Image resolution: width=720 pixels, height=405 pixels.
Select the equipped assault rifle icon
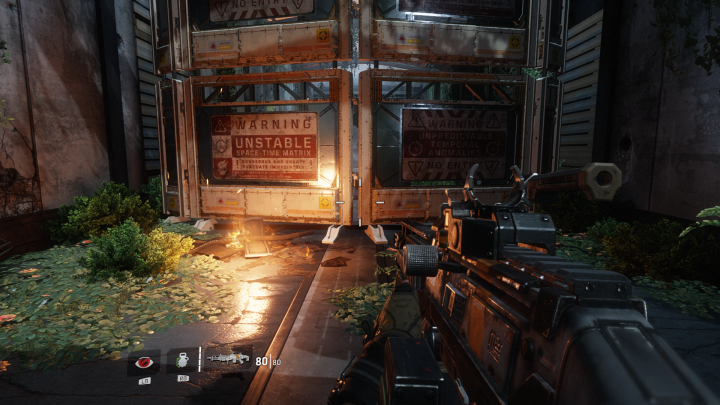click(229, 358)
